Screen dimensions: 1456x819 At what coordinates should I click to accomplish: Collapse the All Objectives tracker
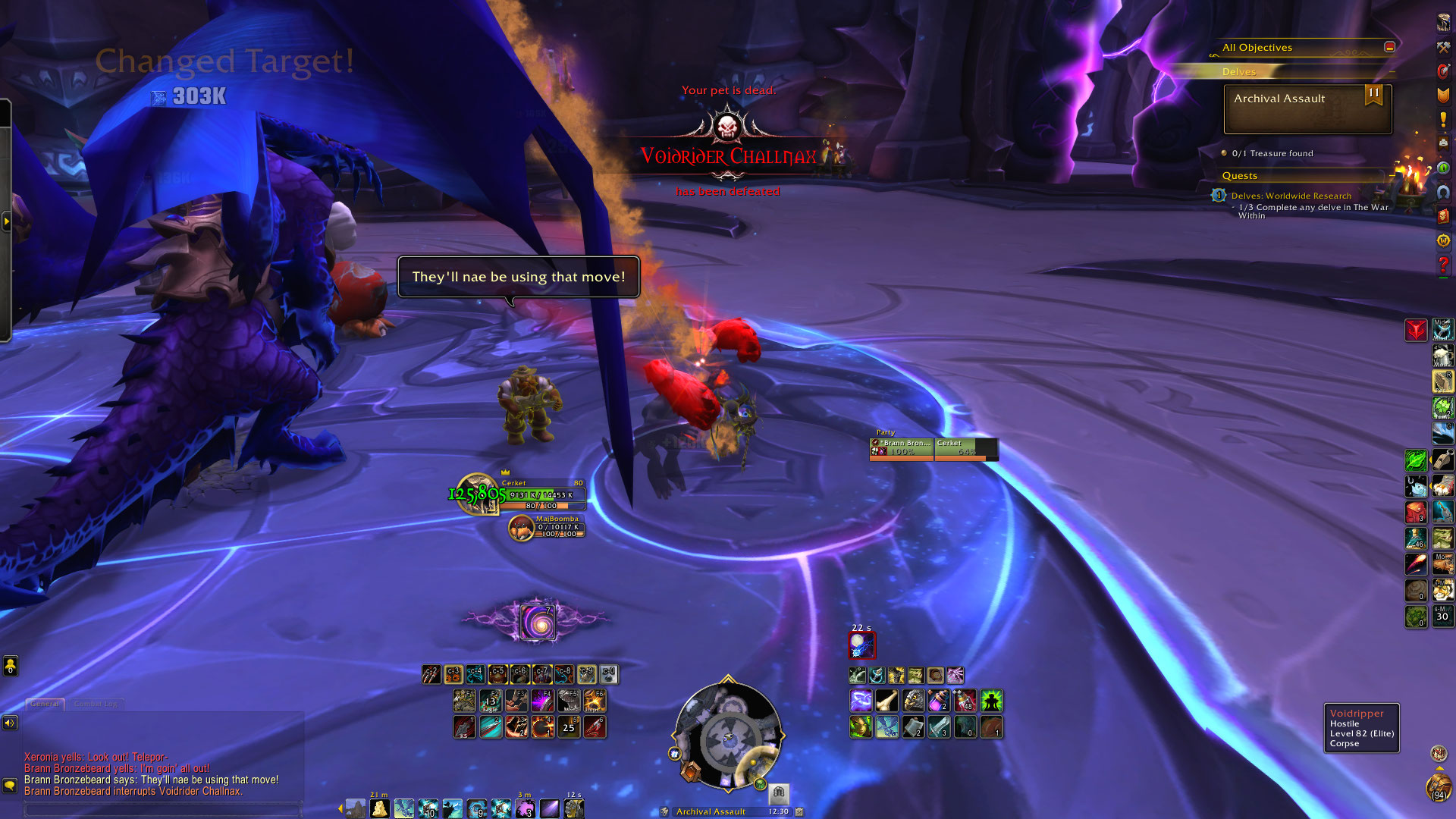pyautogui.click(x=1389, y=47)
